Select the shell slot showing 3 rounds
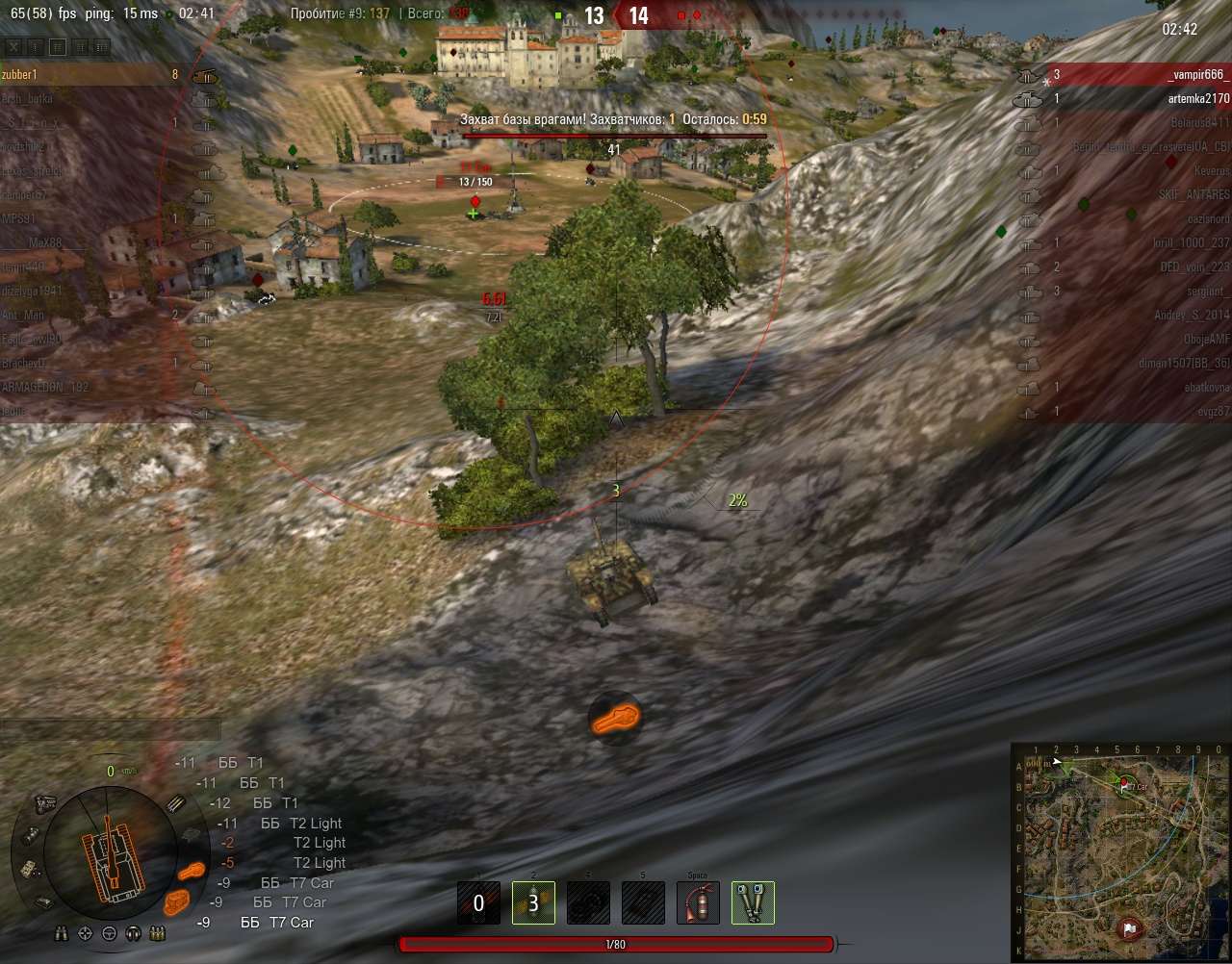Screen dimensions: 1232x964 coord(533,903)
